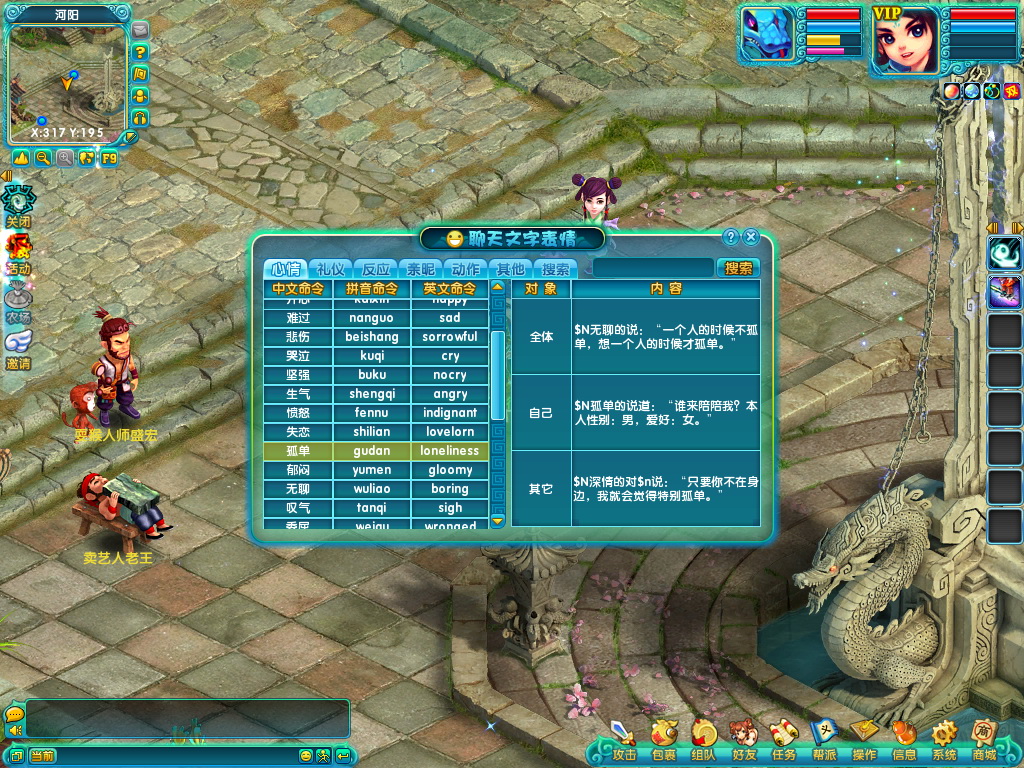Image resolution: width=1024 pixels, height=768 pixels.
Task: Click the mail envelope icon beside the minimap
Action: (x=140, y=31)
